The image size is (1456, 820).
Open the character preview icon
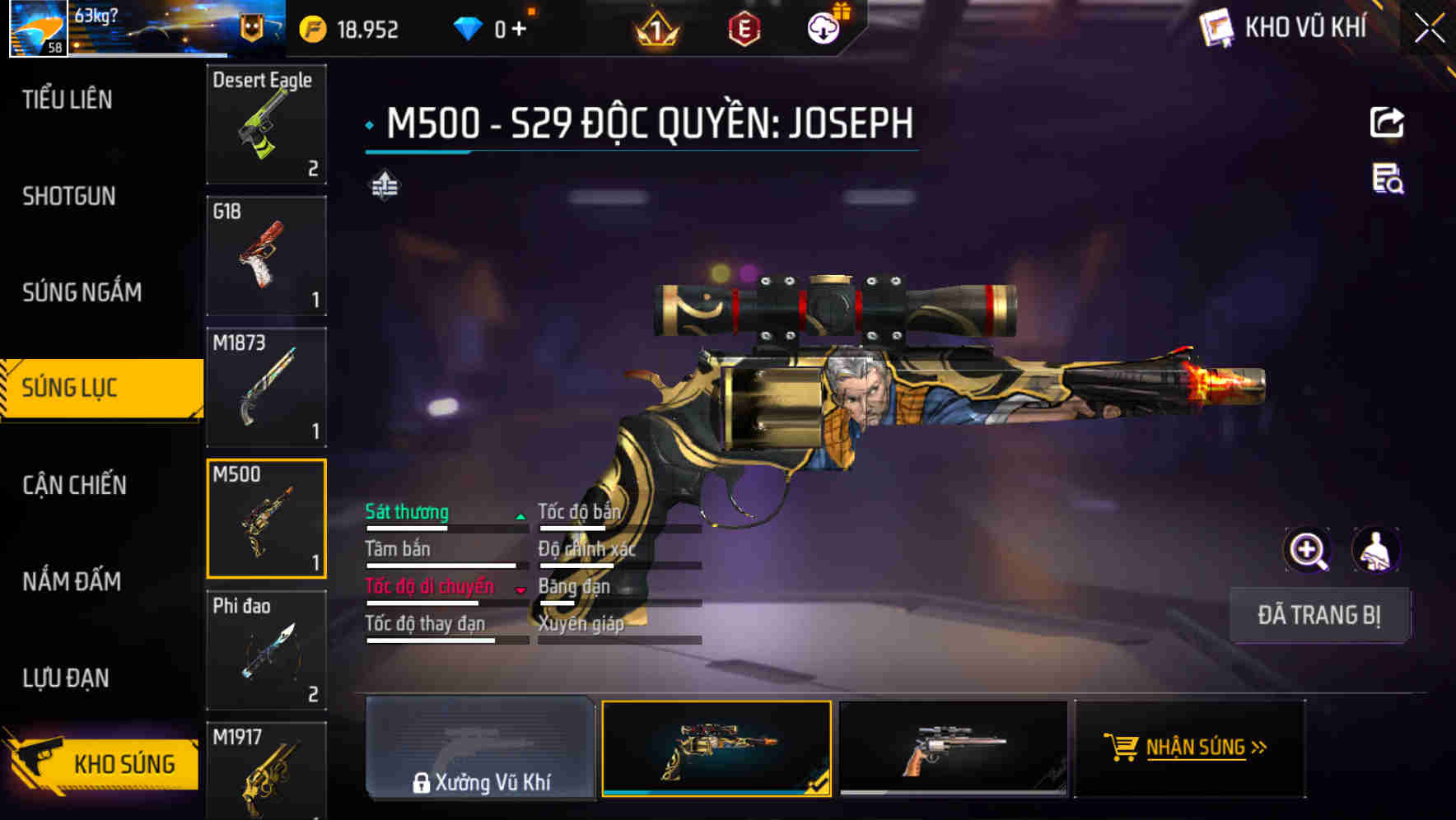(x=1377, y=550)
